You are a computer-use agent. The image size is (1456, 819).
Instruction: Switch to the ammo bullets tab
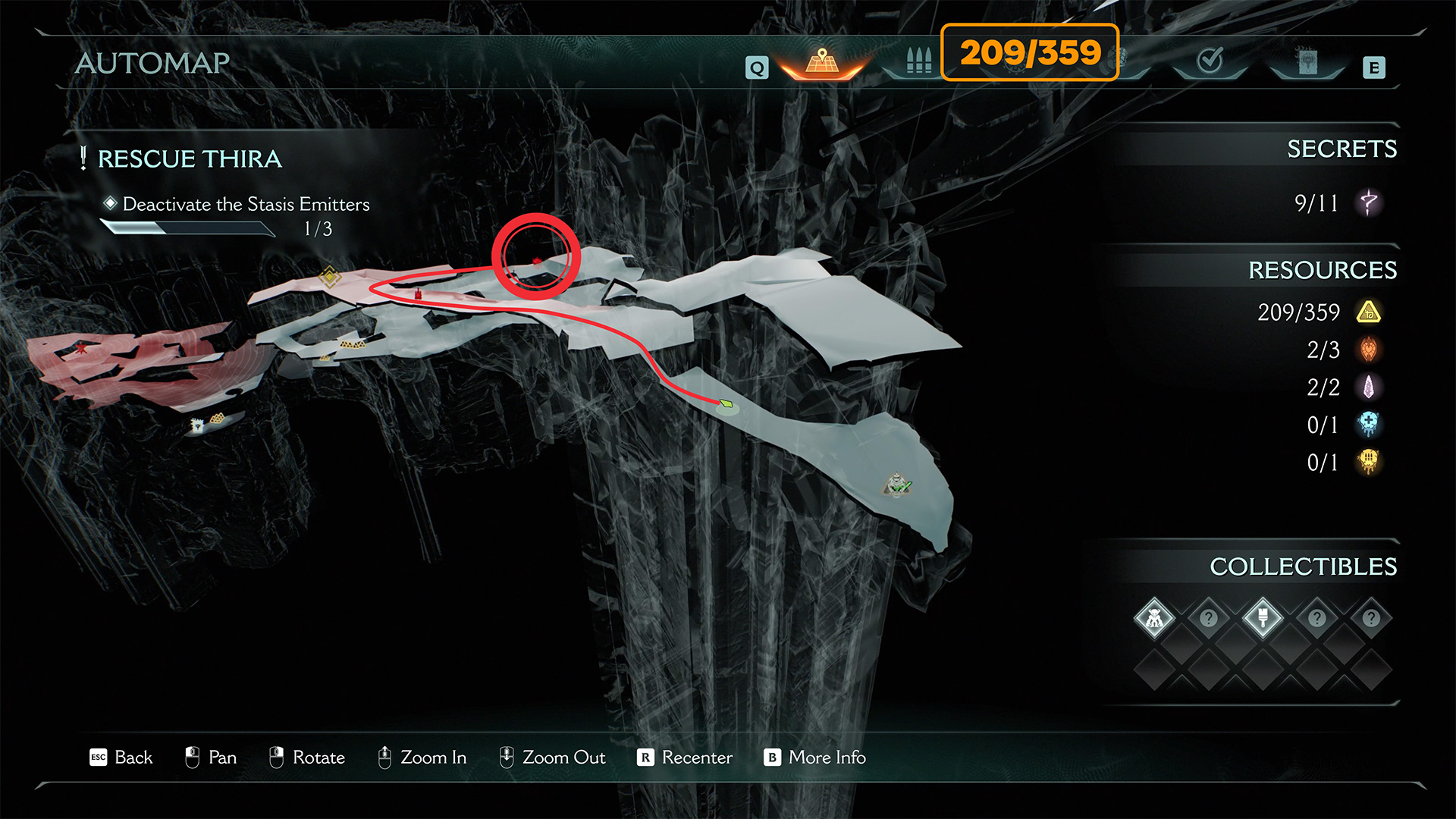coord(918,61)
